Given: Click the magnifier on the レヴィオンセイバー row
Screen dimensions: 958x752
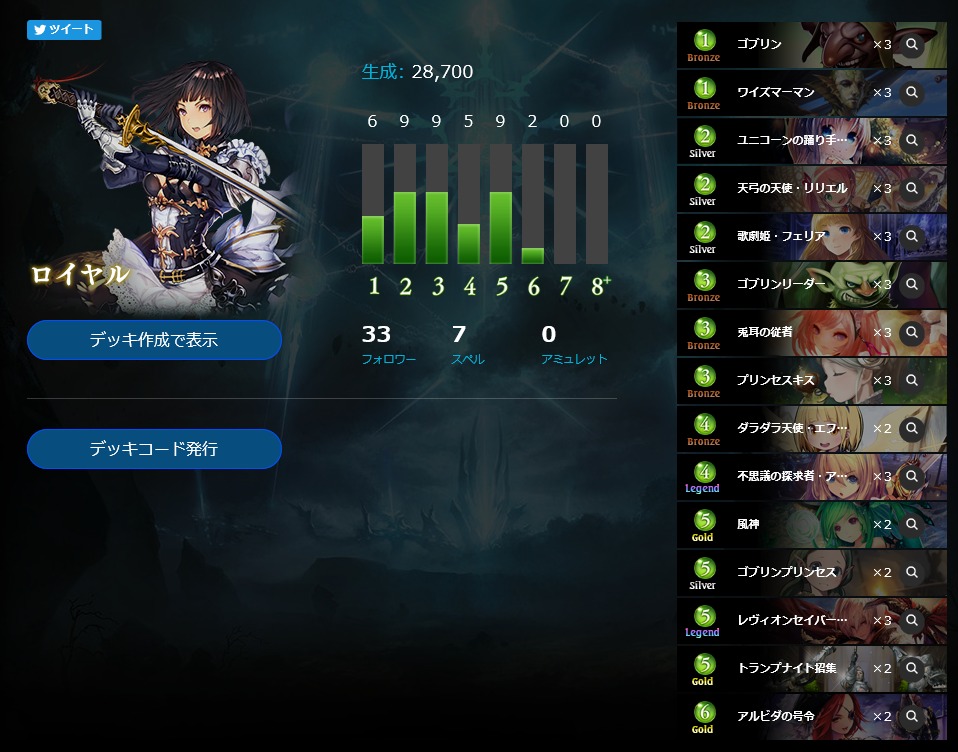Looking at the screenshot, I should coord(911,620).
